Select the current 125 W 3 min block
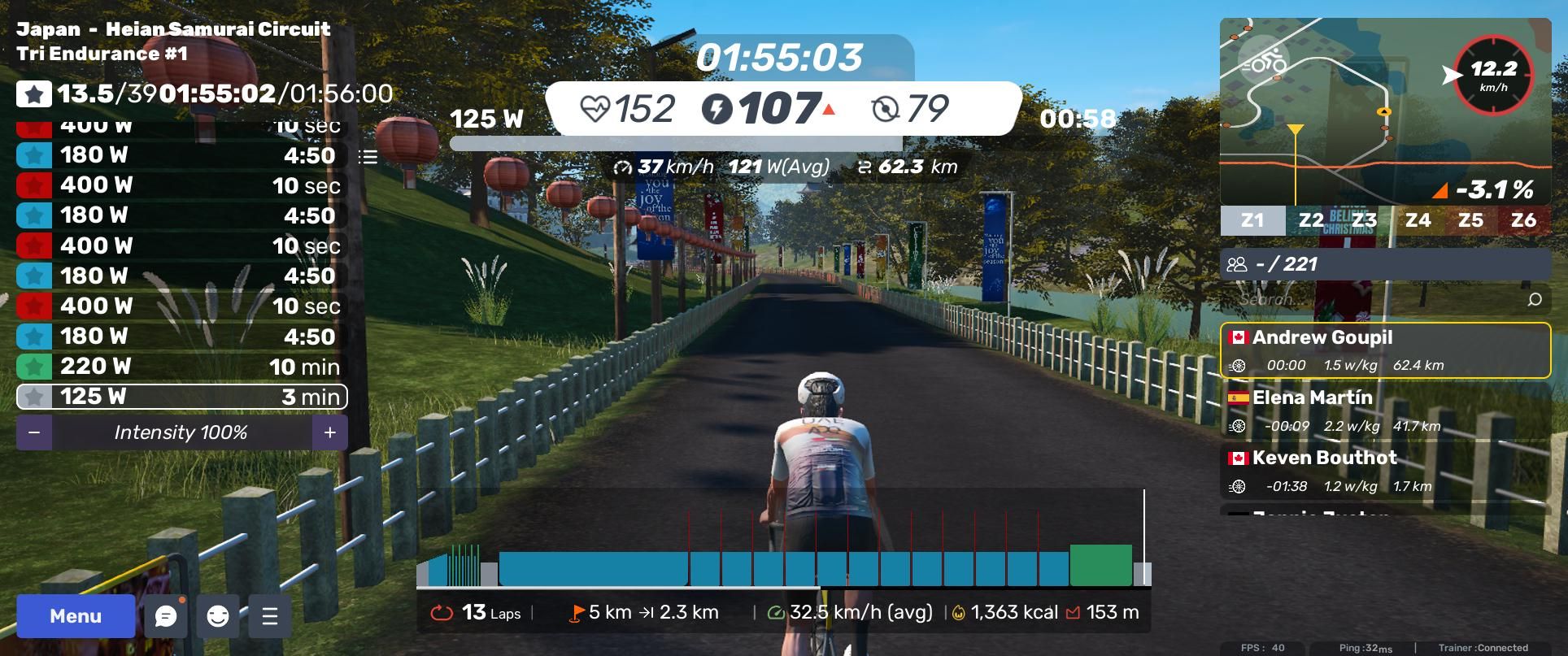Image resolution: width=1568 pixels, height=656 pixels. point(182,397)
